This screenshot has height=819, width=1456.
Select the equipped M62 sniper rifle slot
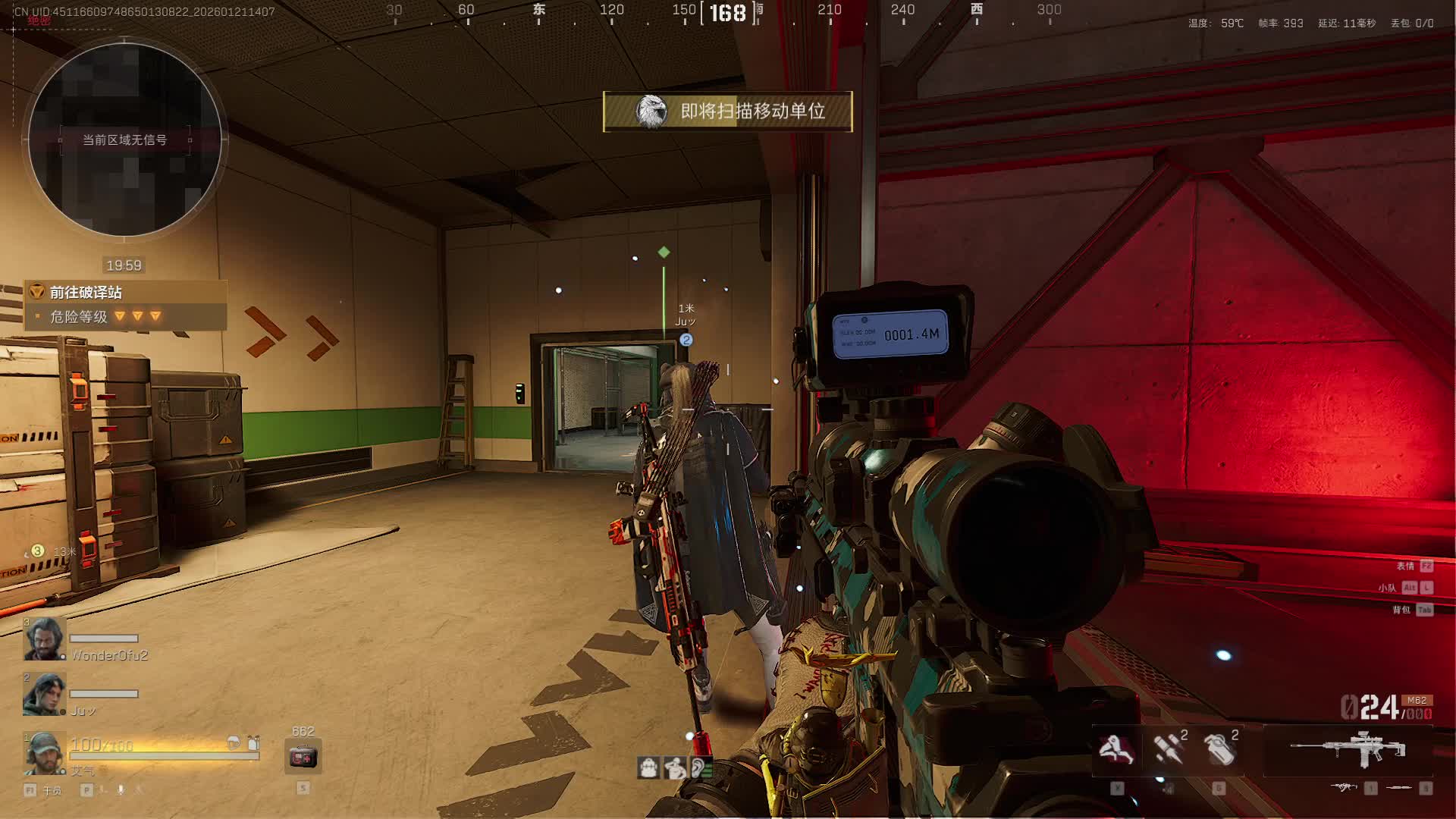click(1348, 749)
